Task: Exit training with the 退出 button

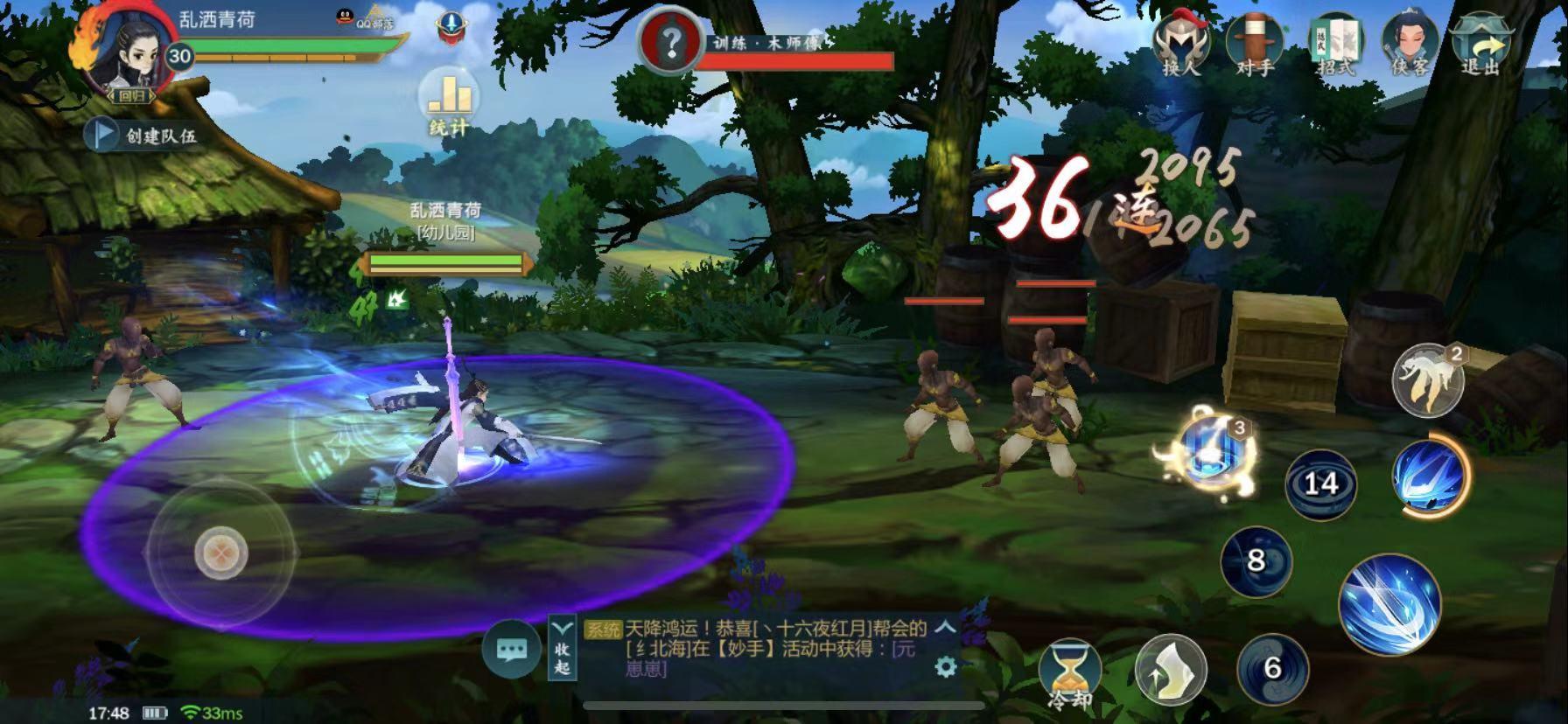Action: (1481, 44)
